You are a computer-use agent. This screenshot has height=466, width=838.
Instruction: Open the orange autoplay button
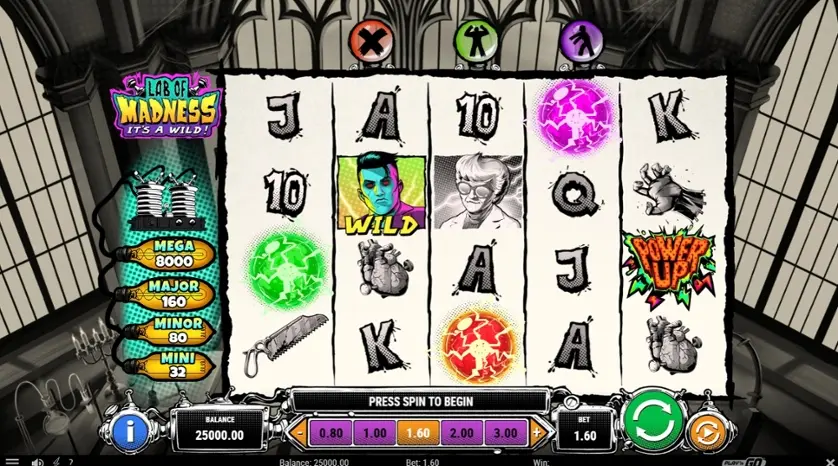(704, 431)
